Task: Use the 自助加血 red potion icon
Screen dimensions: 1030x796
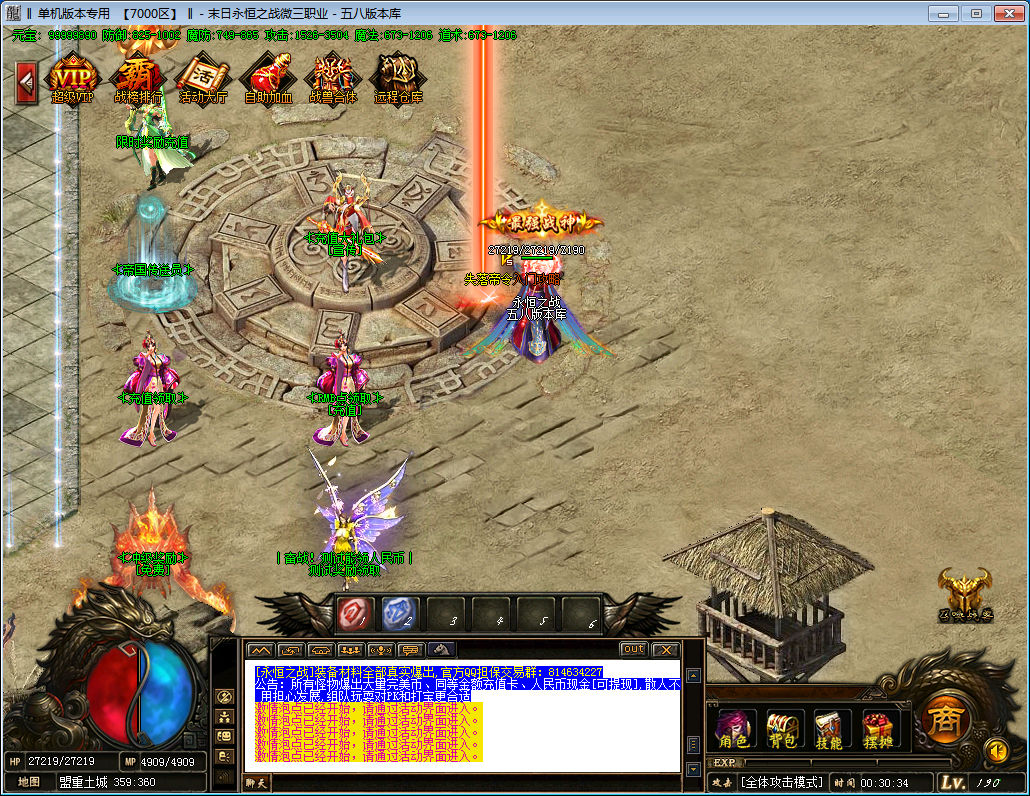Action: coord(268,78)
